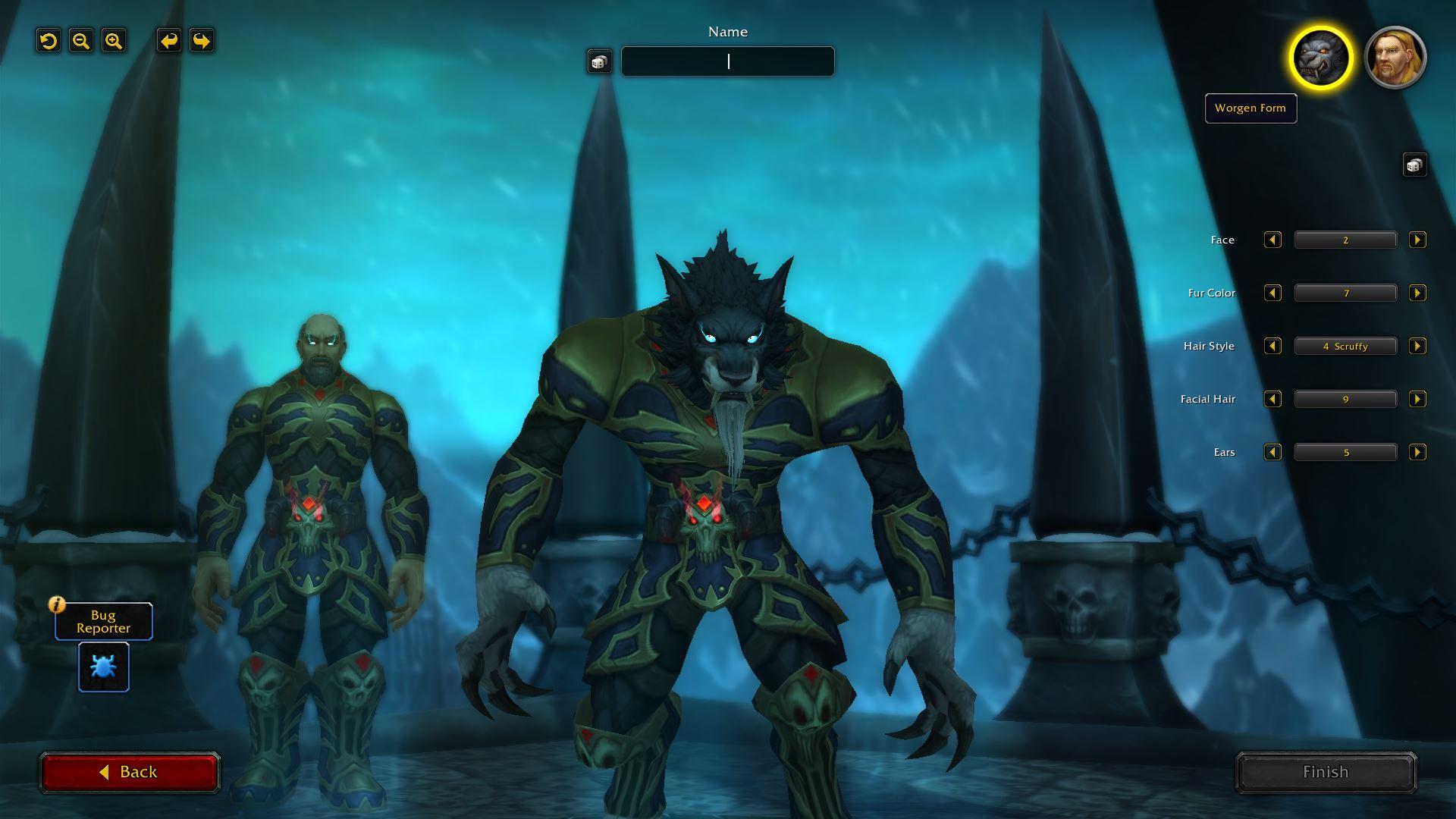The width and height of the screenshot is (1456, 819).
Task: Open the Bug Reporter panel
Action: (x=103, y=621)
